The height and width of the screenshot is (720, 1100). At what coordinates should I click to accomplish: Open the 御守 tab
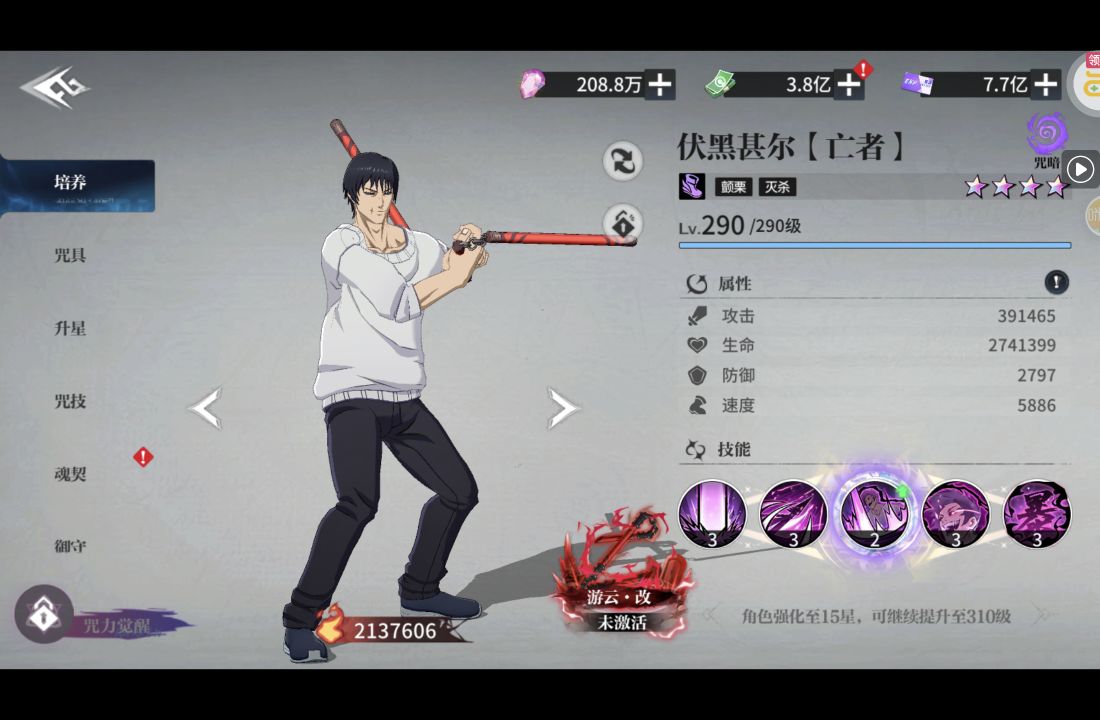pyautogui.click(x=70, y=546)
